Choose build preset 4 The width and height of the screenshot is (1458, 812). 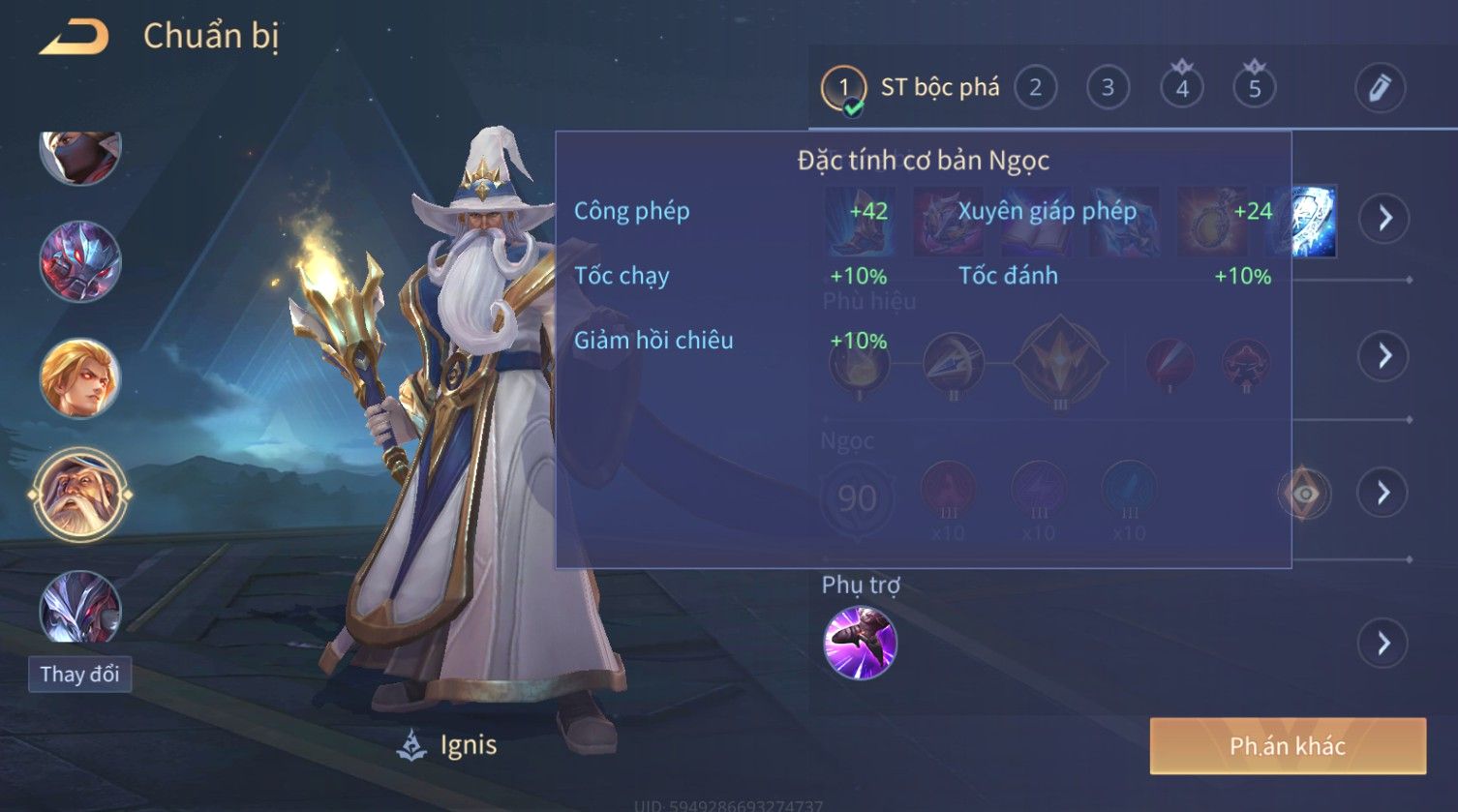point(1181,88)
